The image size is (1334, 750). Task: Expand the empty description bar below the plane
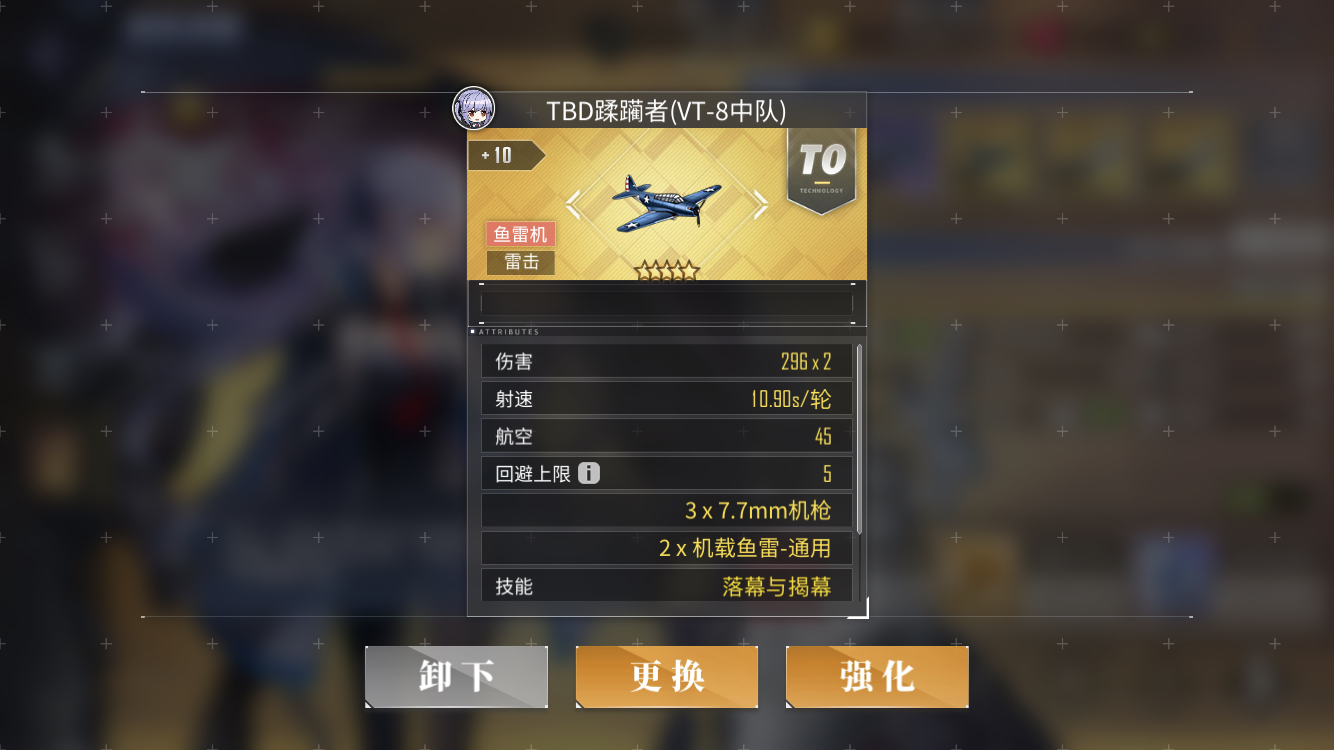click(x=667, y=302)
